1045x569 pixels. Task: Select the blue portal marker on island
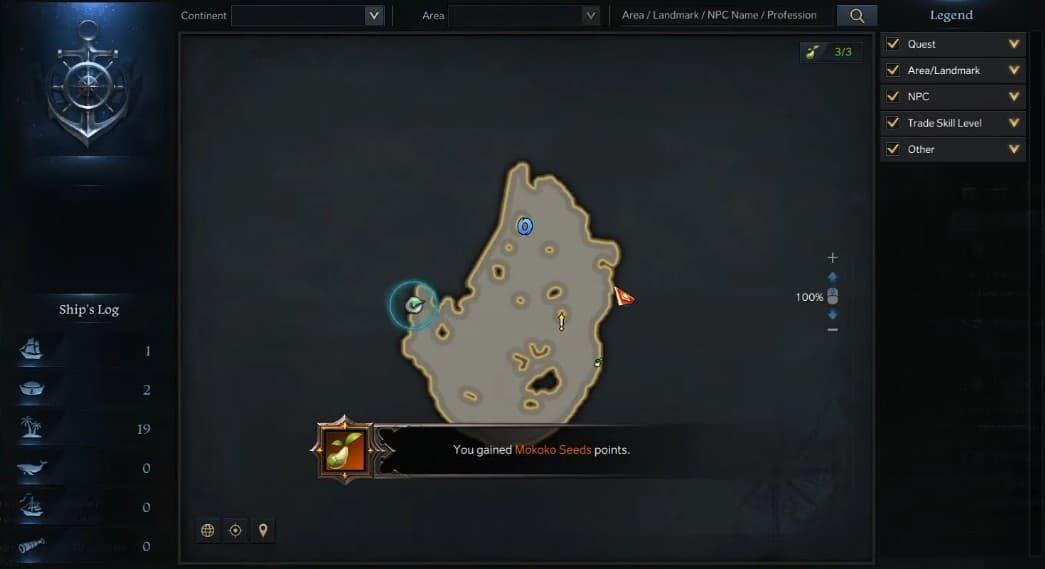point(525,226)
